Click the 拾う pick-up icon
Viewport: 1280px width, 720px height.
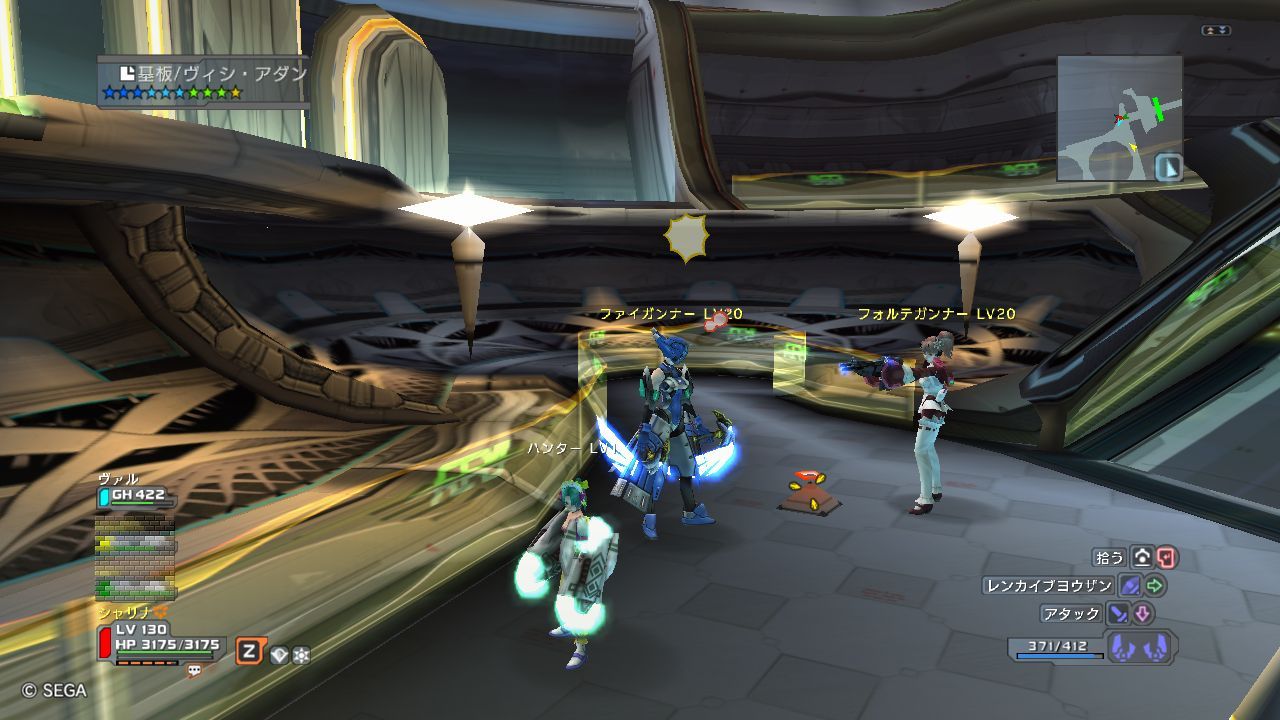click(1142, 557)
